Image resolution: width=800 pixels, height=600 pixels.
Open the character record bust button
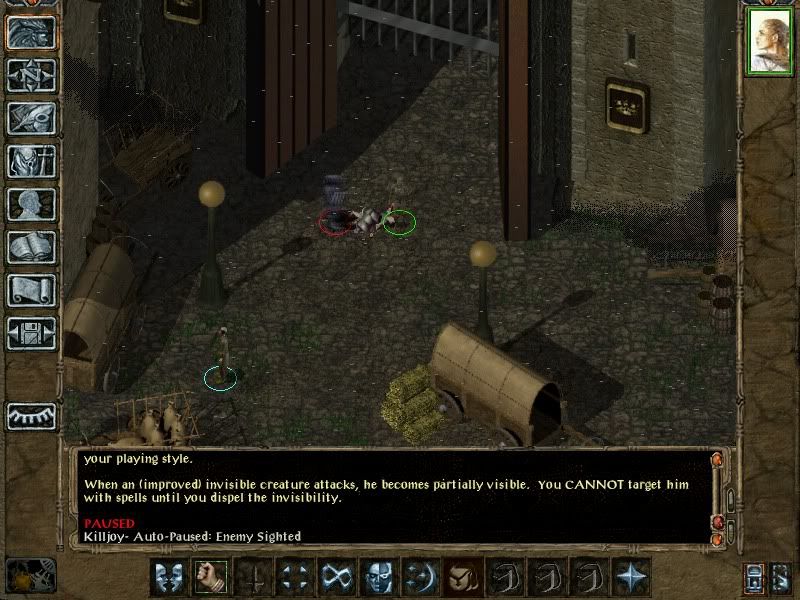pyautogui.click(x=31, y=204)
